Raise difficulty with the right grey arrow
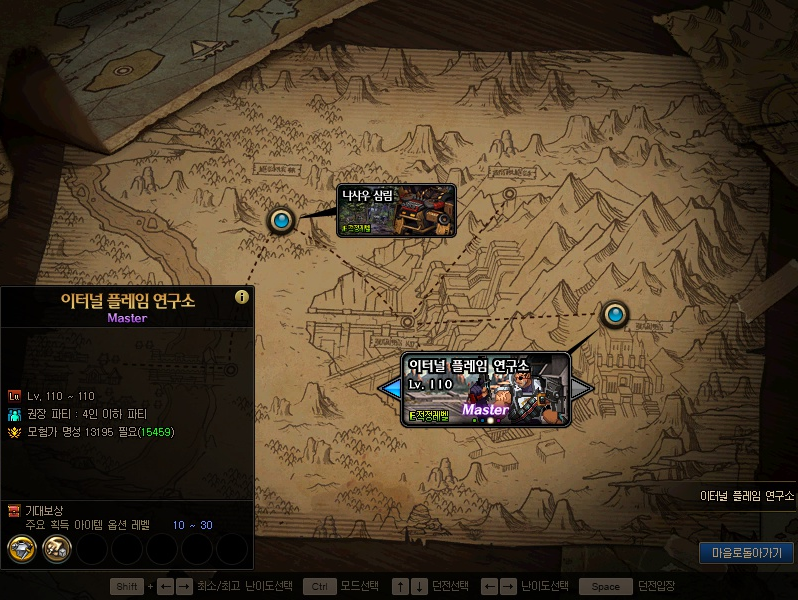 (582, 387)
